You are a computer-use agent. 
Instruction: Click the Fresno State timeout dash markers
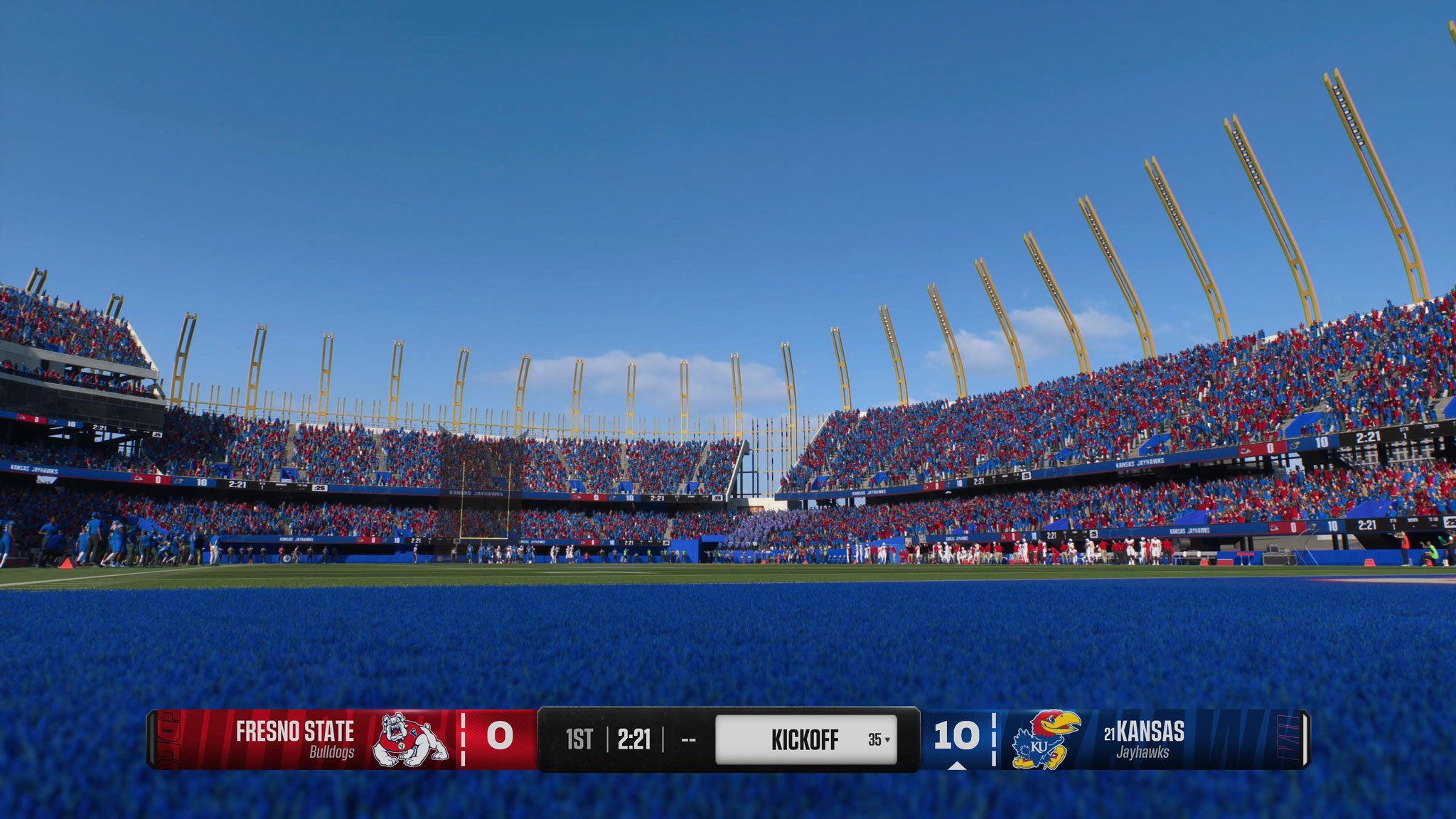[464, 740]
